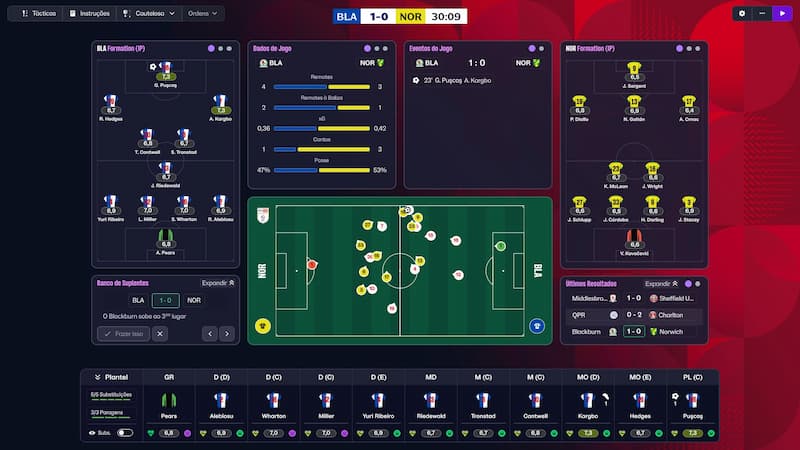Open the Tácticas menu

click(39, 14)
